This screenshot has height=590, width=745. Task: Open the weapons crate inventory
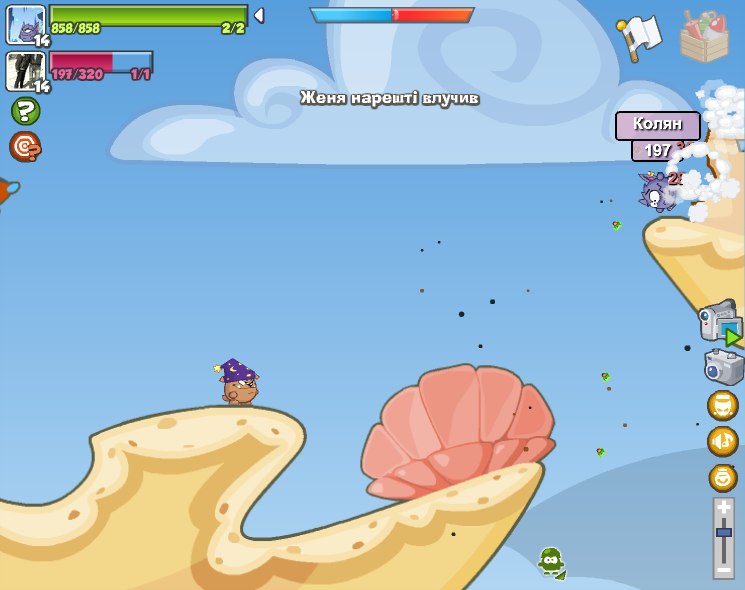(704, 38)
